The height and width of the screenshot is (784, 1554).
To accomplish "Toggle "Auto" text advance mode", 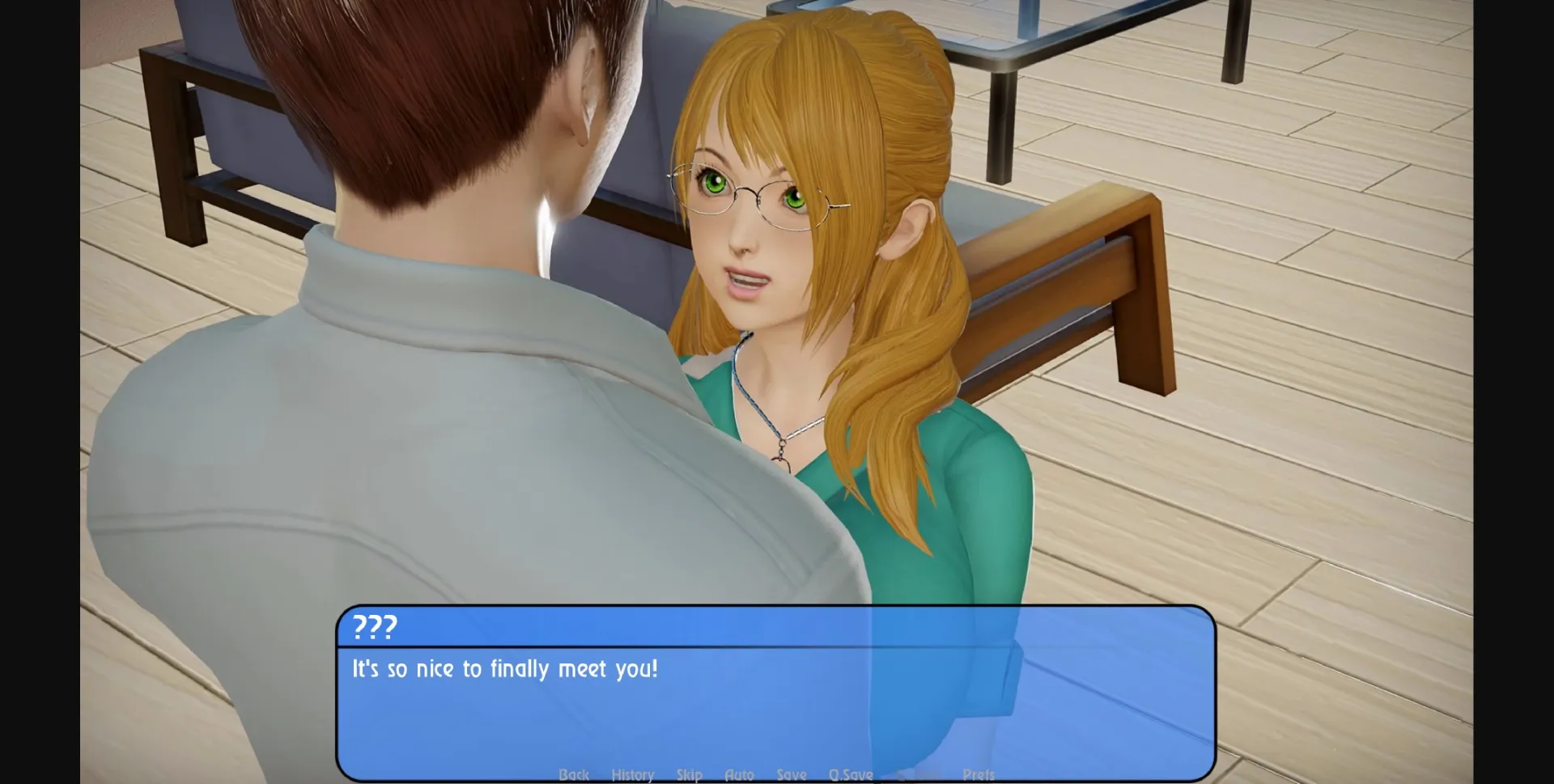I will pyautogui.click(x=739, y=774).
